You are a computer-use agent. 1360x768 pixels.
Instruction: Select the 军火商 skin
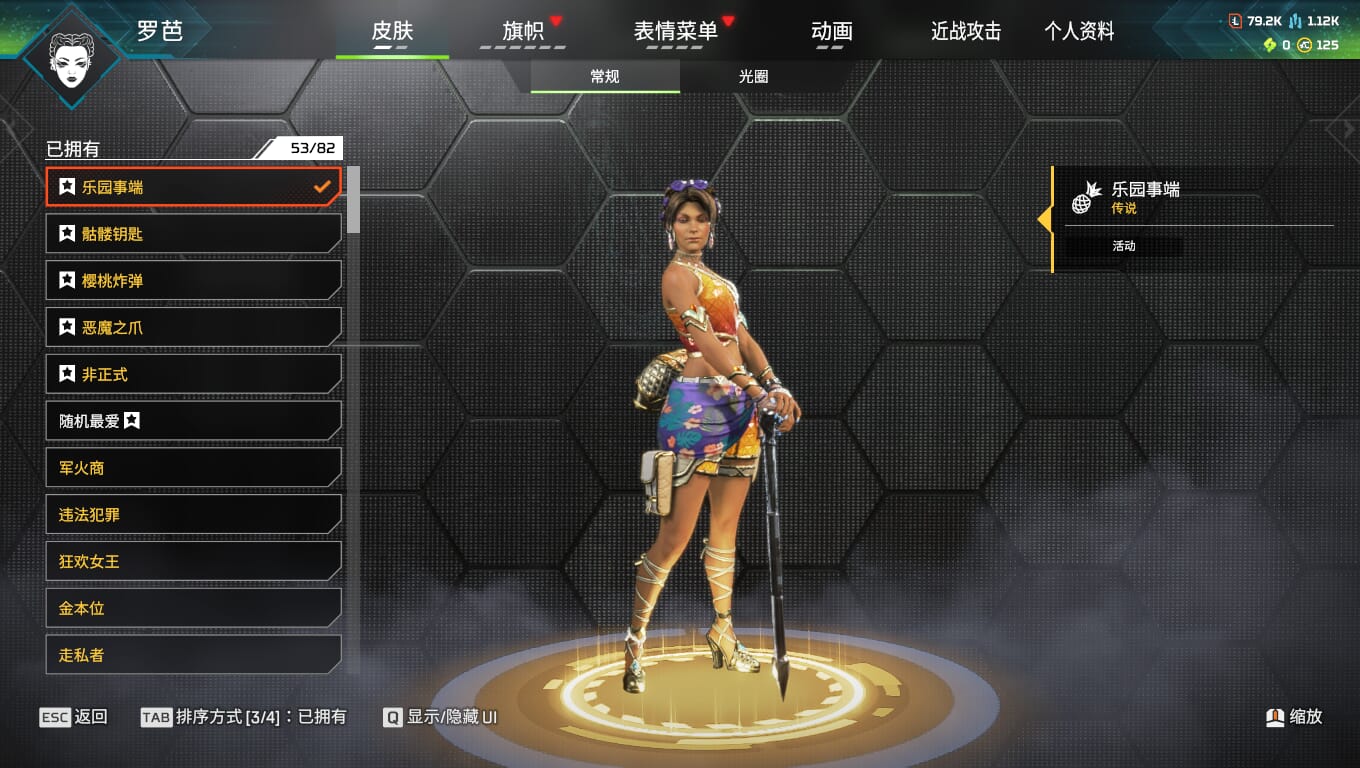click(193, 468)
